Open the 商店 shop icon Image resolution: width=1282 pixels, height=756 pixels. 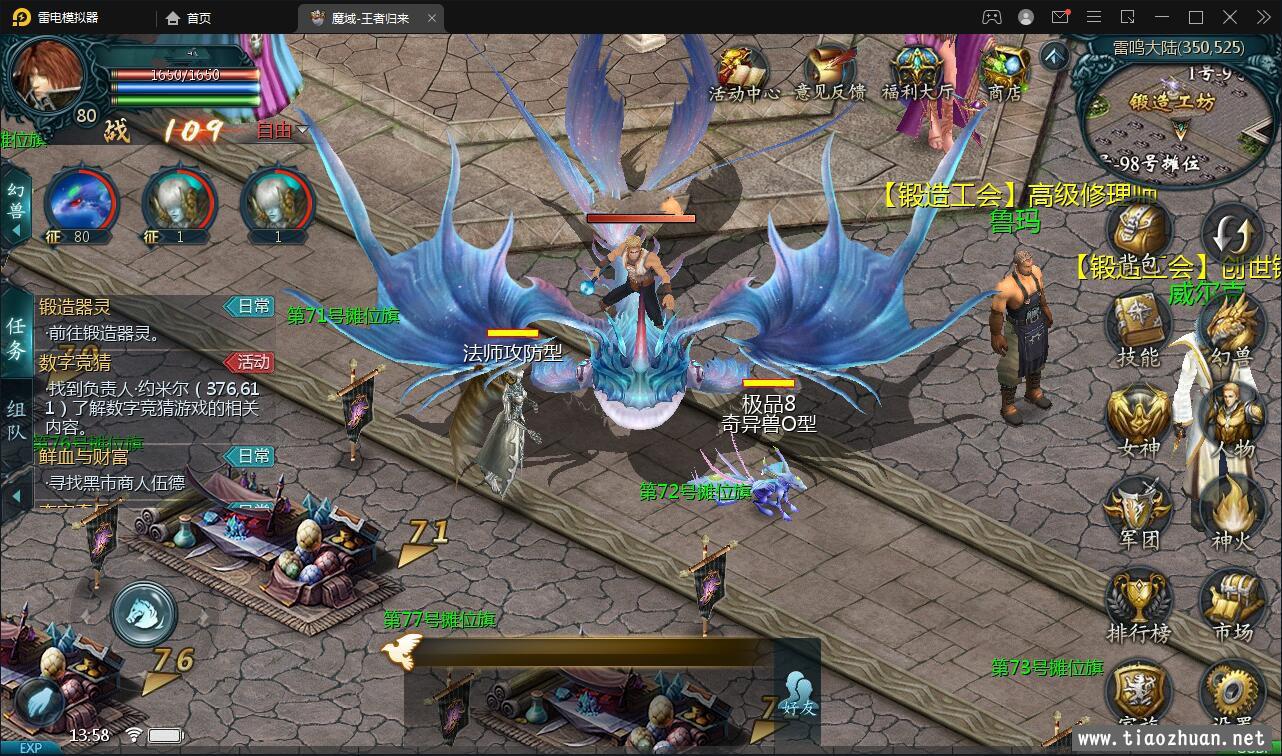point(1004,71)
